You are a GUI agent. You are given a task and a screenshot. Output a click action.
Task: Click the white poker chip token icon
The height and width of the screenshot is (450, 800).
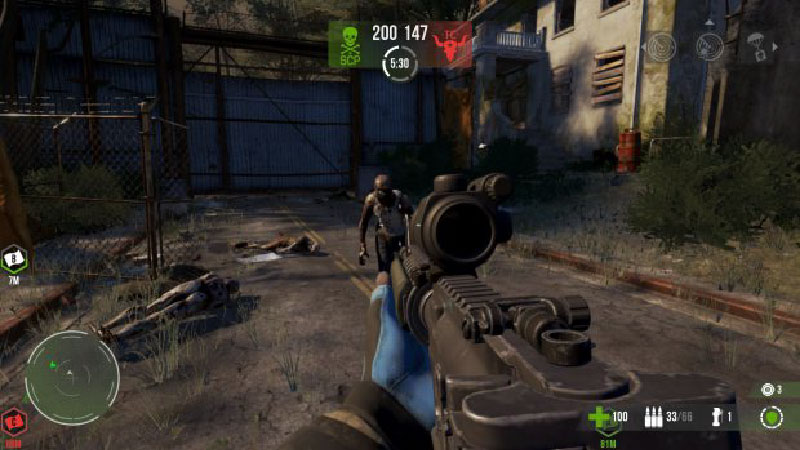(x=768, y=389)
